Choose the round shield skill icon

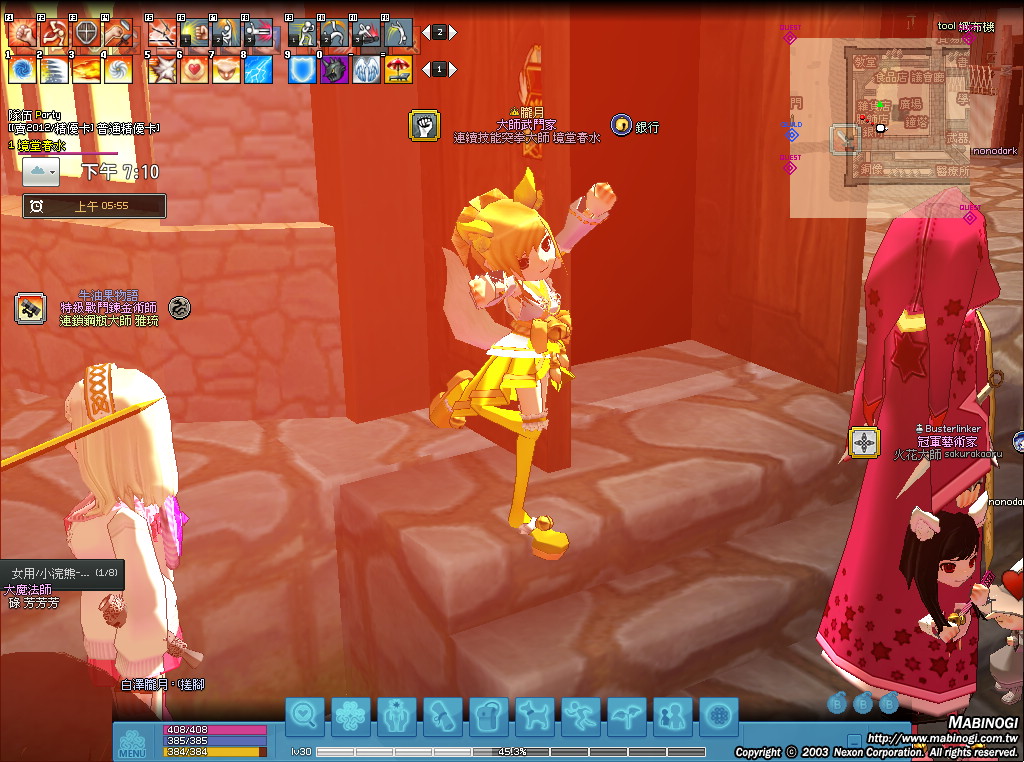point(86,33)
